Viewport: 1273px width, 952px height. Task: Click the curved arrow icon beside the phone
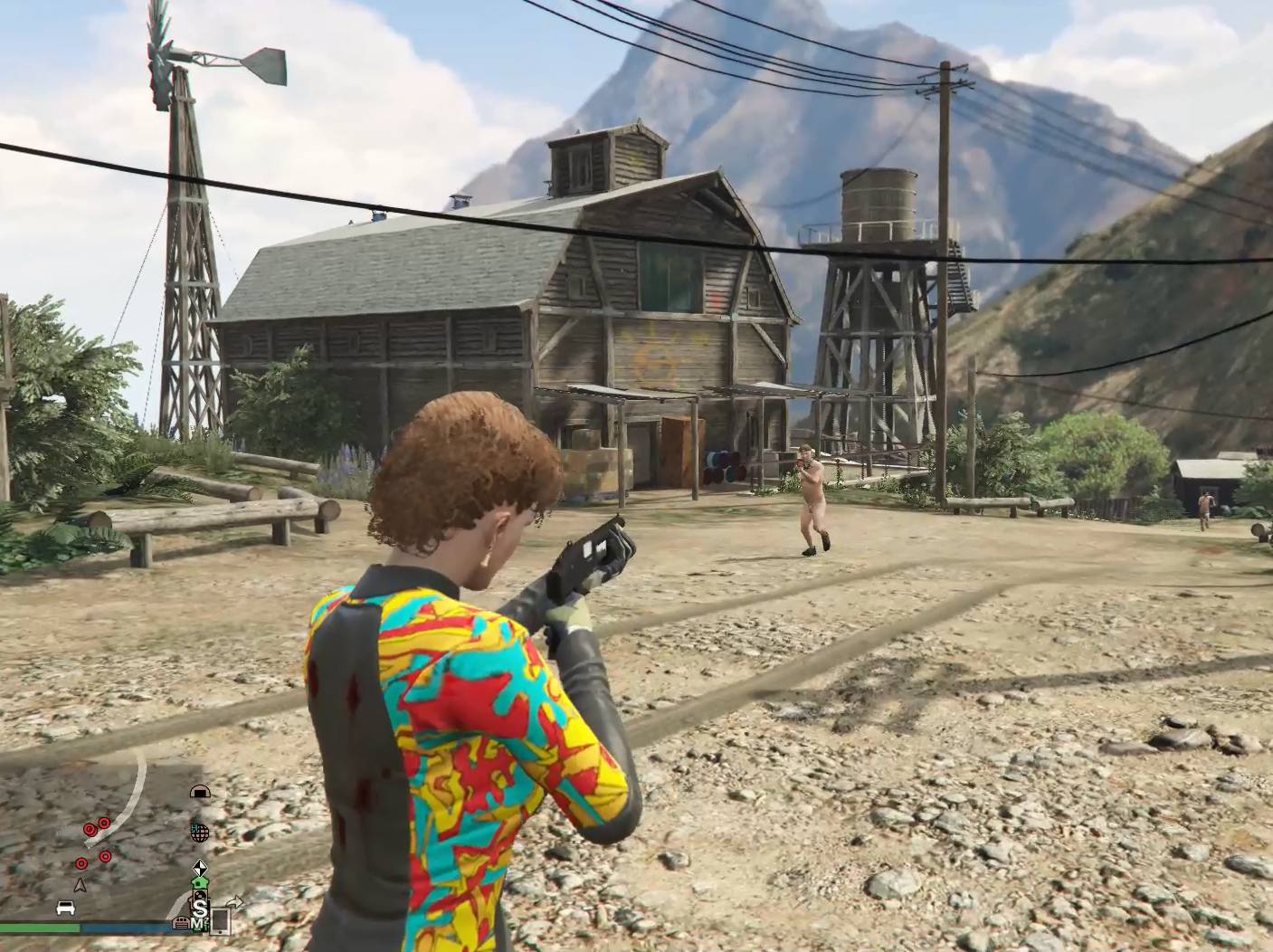click(233, 902)
